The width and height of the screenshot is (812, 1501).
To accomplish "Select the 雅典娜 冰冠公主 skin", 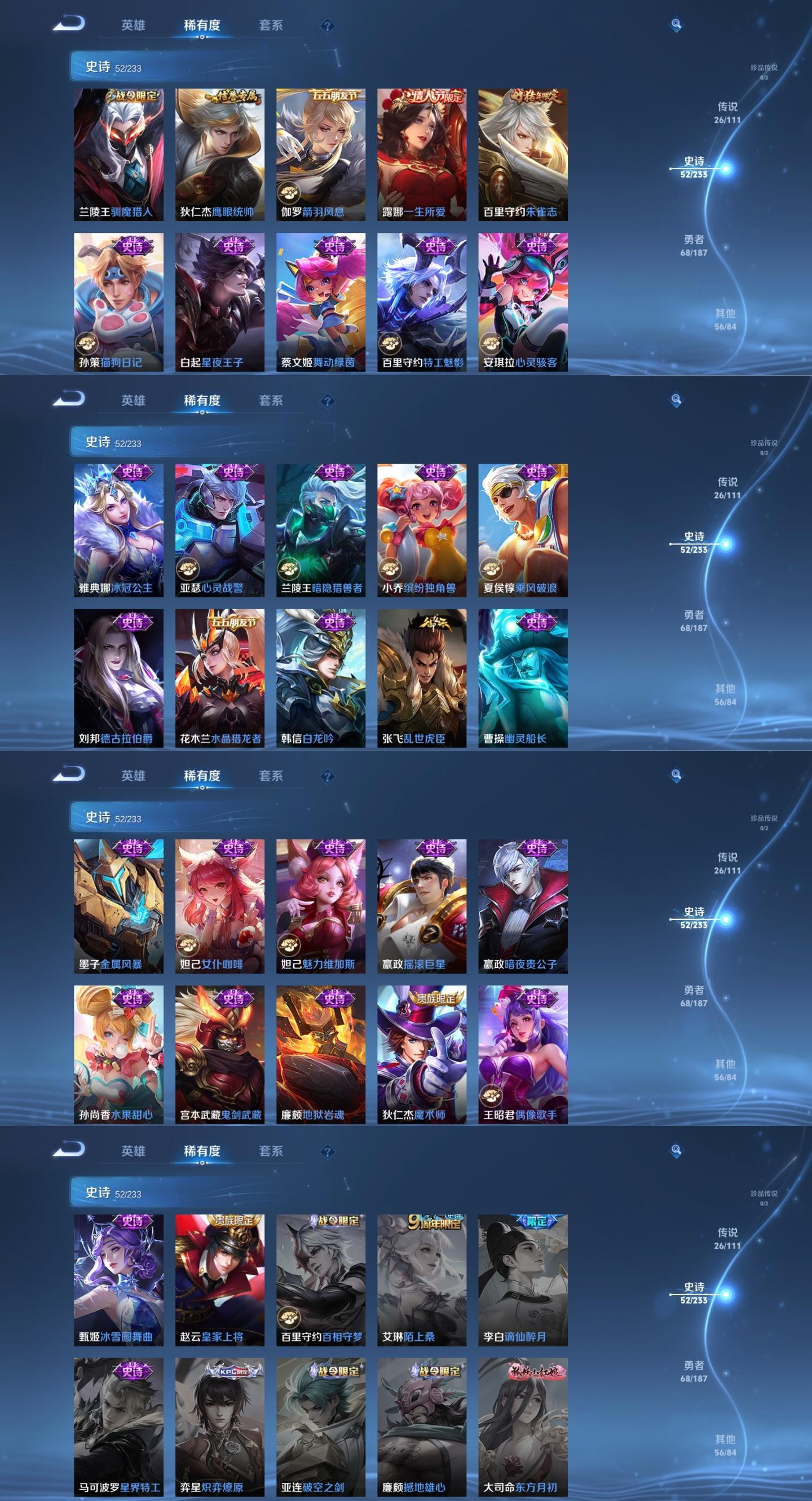I will [x=118, y=530].
